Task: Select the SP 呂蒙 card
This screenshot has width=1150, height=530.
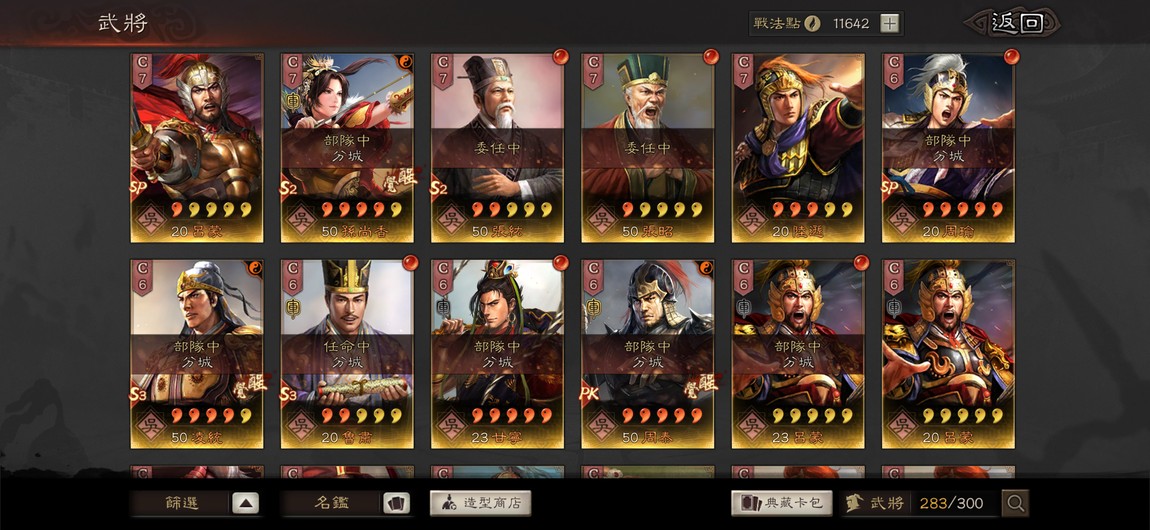Action: [197, 147]
